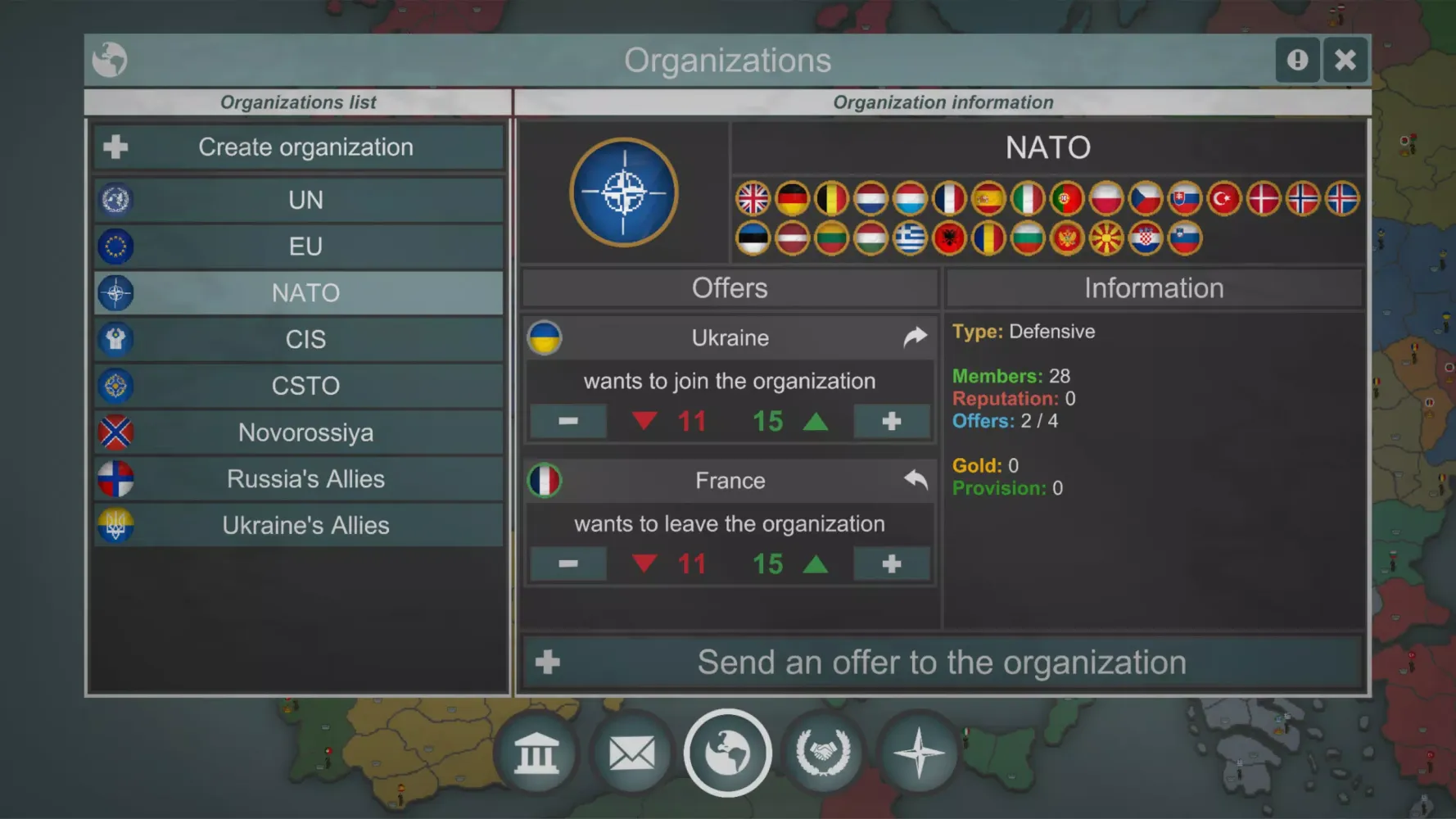Open the diplomacy handshake menu at the bottom
This screenshot has height=819, width=1456.
point(823,753)
